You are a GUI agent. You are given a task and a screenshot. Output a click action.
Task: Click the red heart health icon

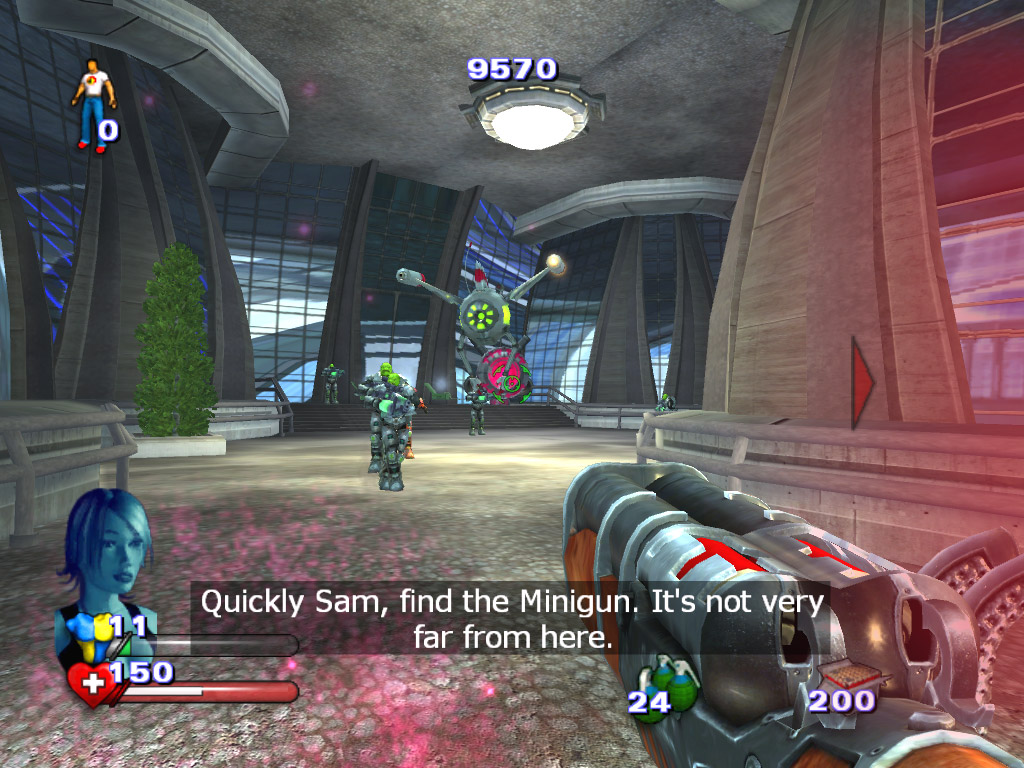pyautogui.click(x=91, y=687)
